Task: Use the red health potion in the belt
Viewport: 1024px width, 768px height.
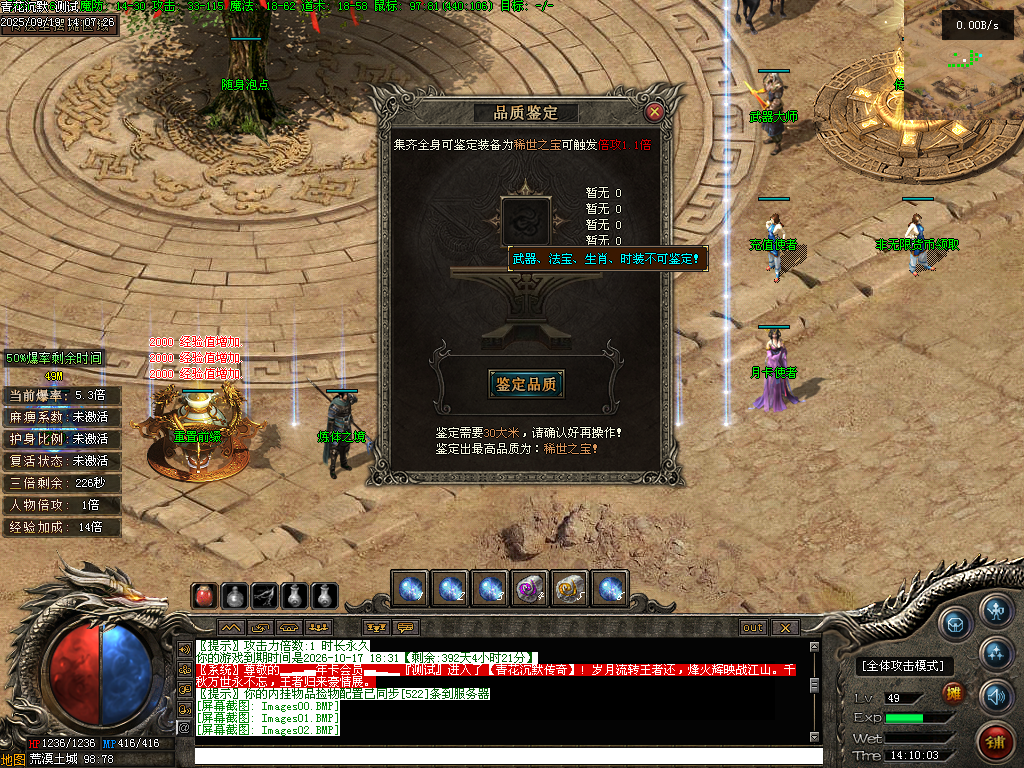Action: tap(204, 596)
